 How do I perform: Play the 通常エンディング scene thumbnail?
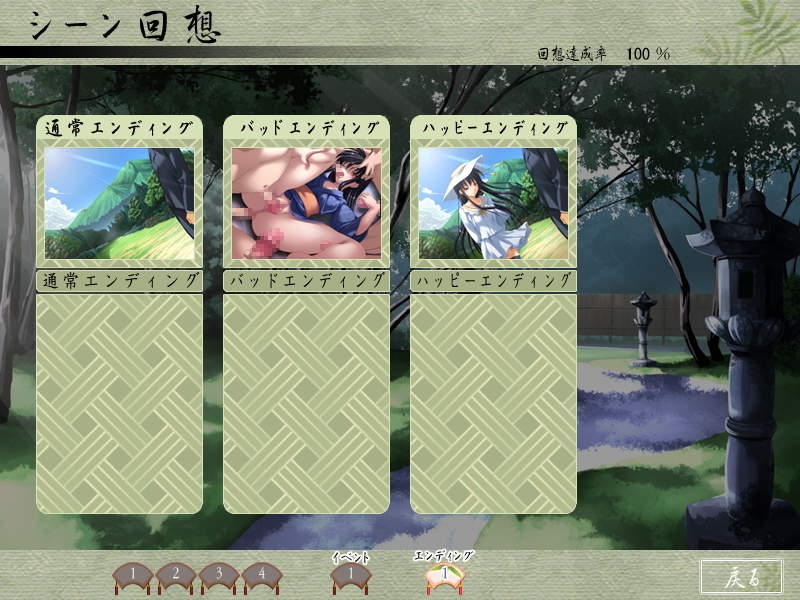[119, 204]
